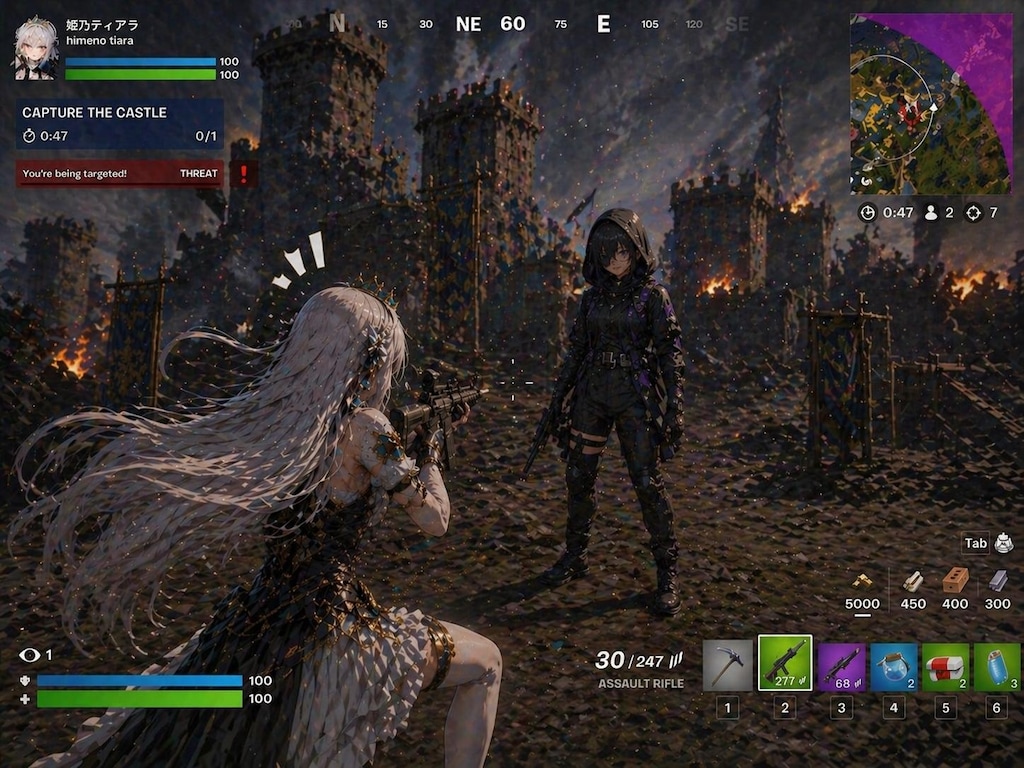Select the brick building material
Screen dimensions: 1024x768
tap(955, 580)
